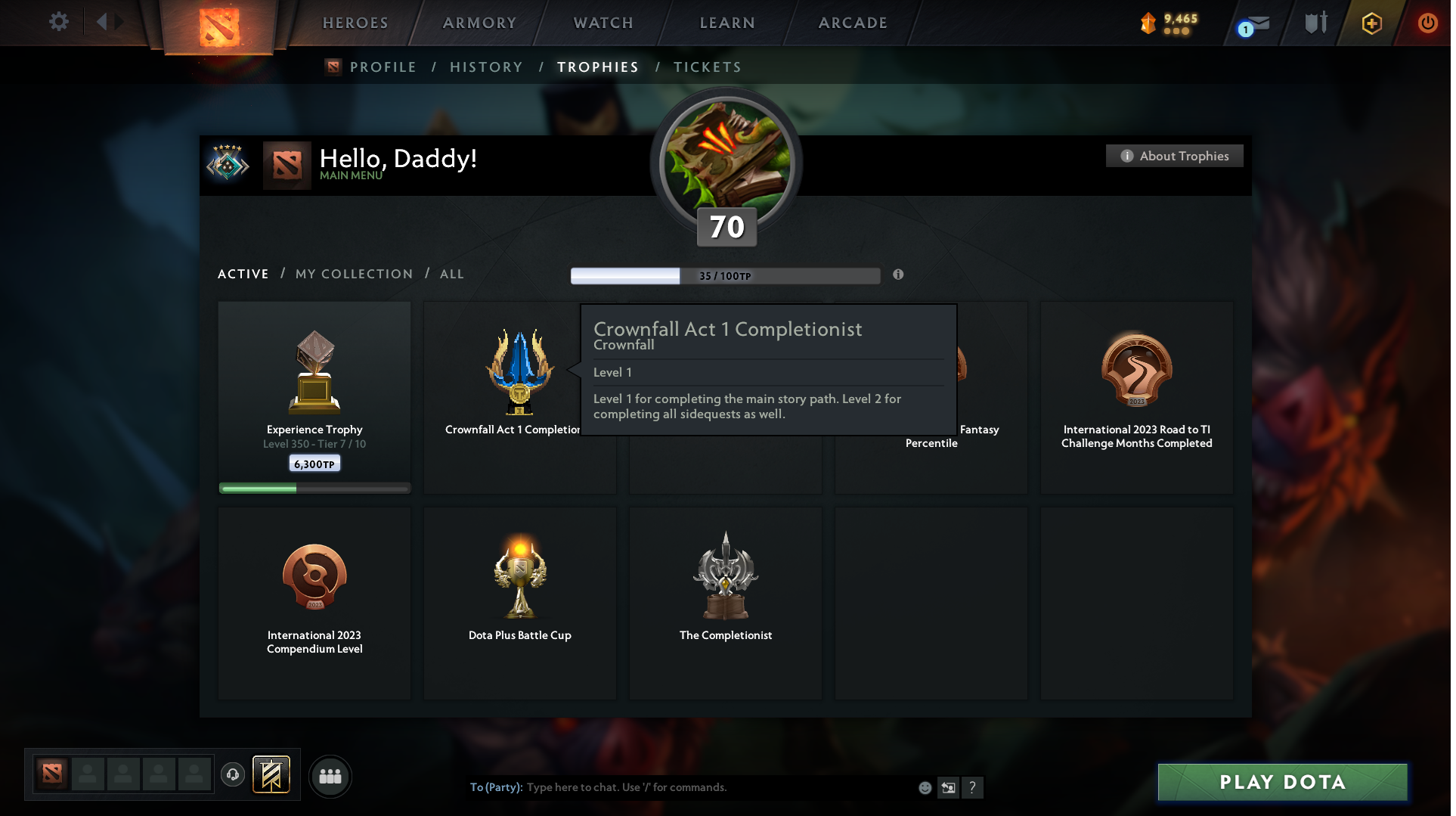1456x816 pixels.
Task: Click the About Trophies button
Action: [x=1174, y=156]
